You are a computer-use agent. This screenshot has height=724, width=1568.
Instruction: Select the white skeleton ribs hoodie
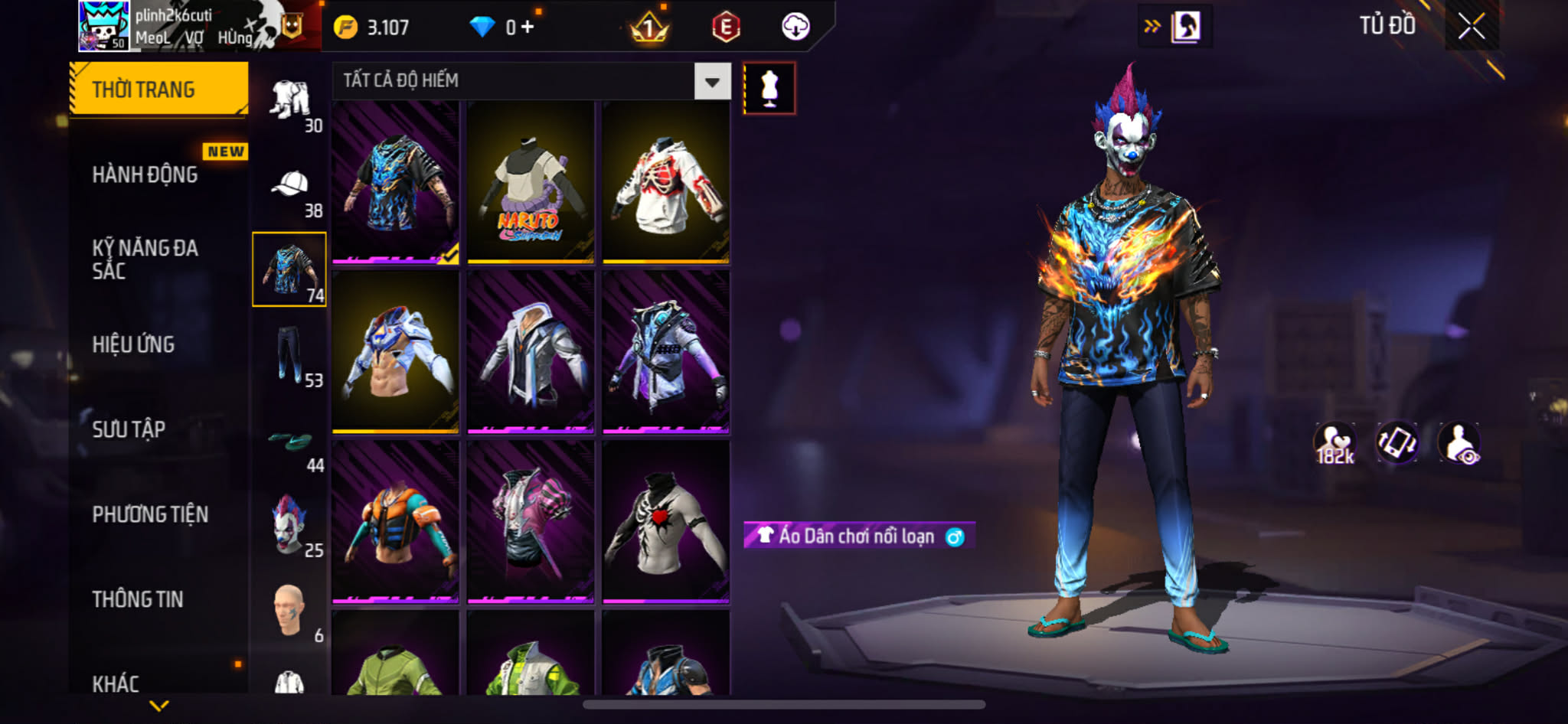pyautogui.click(x=666, y=182)
